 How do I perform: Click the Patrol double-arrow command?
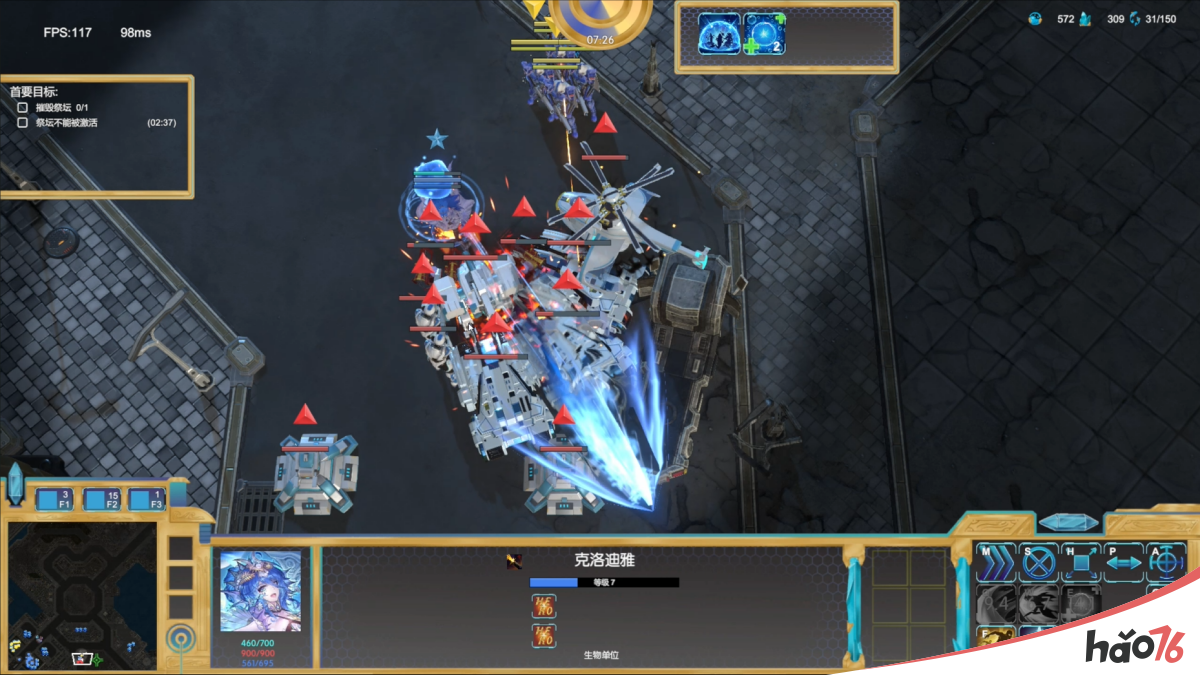point(1123,563)
